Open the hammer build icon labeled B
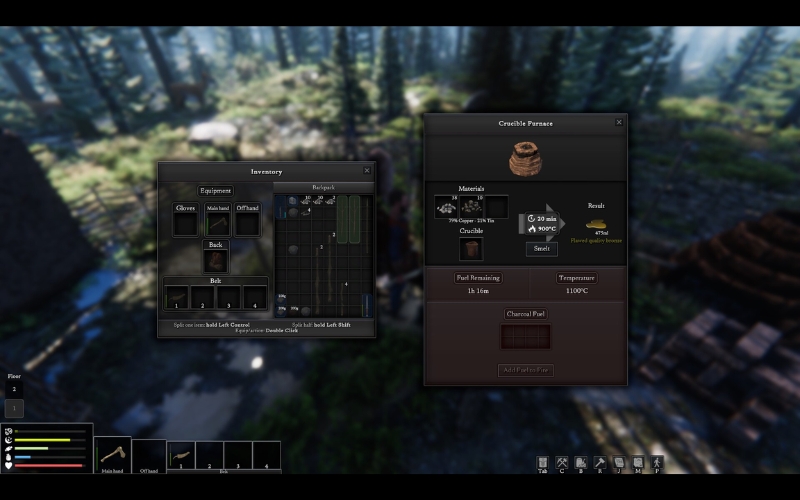The image size is (800, 500). (x=600, y=462)
